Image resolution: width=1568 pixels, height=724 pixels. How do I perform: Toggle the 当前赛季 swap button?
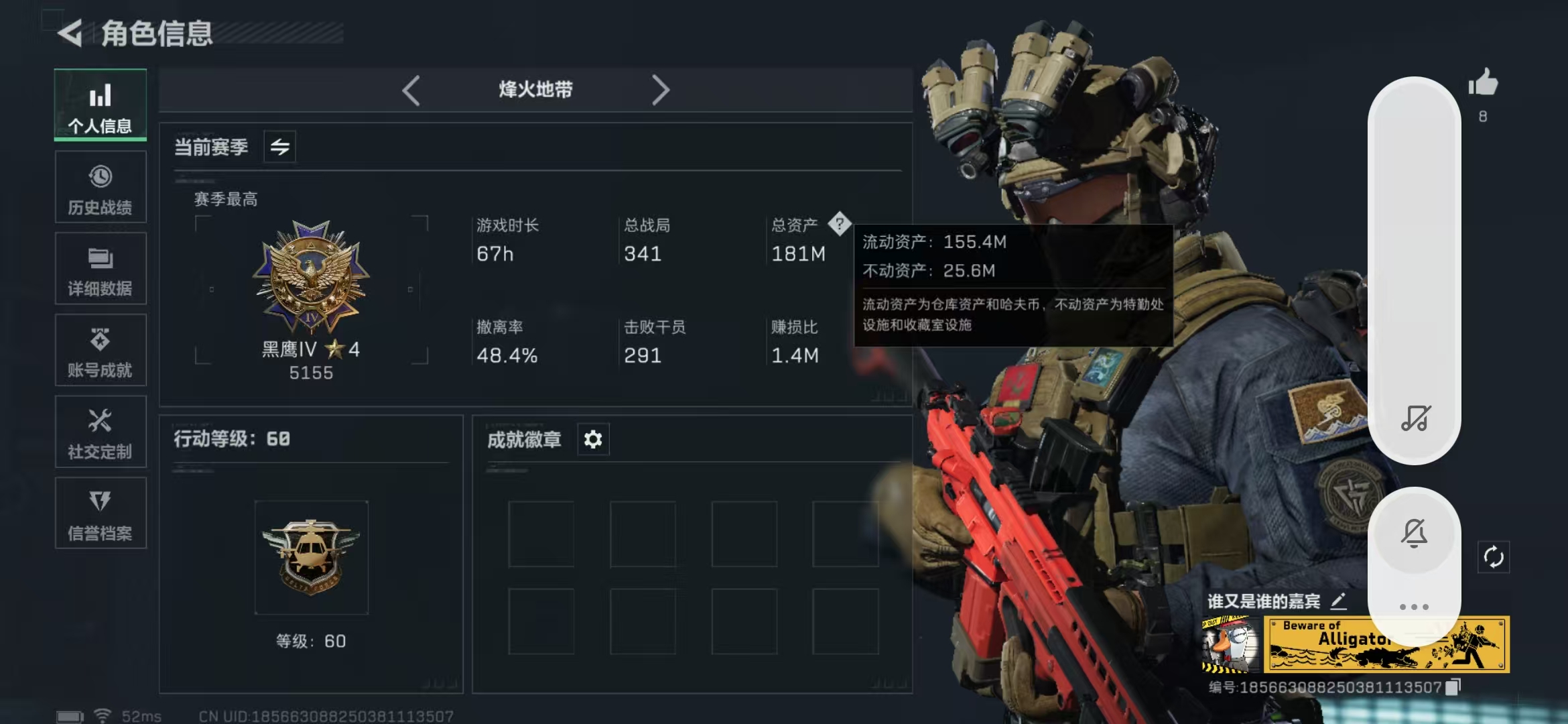click(x=280, y=147)
